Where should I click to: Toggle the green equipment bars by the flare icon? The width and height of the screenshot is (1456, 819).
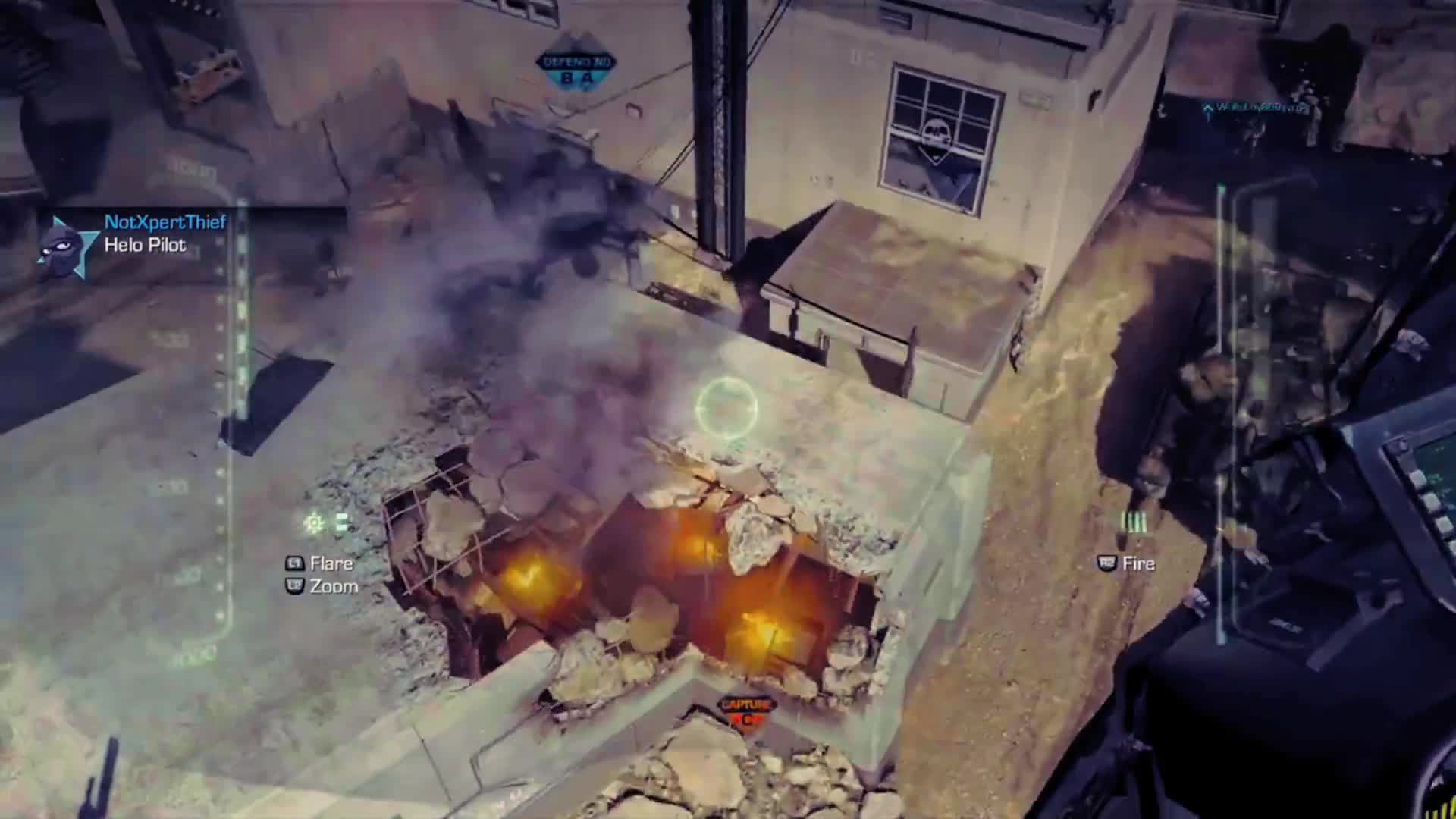point(341,522)
